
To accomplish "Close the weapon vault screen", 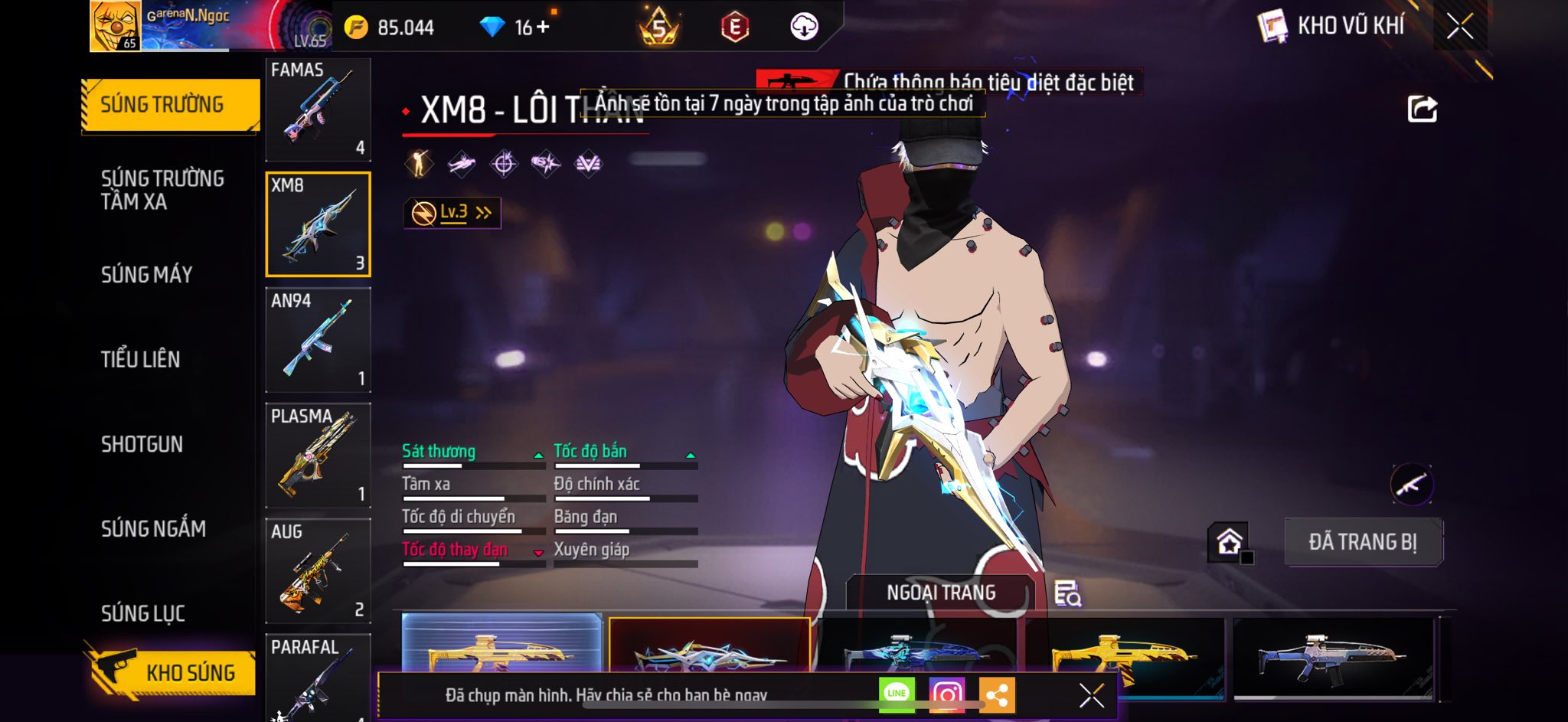I will coord(1459,27).
